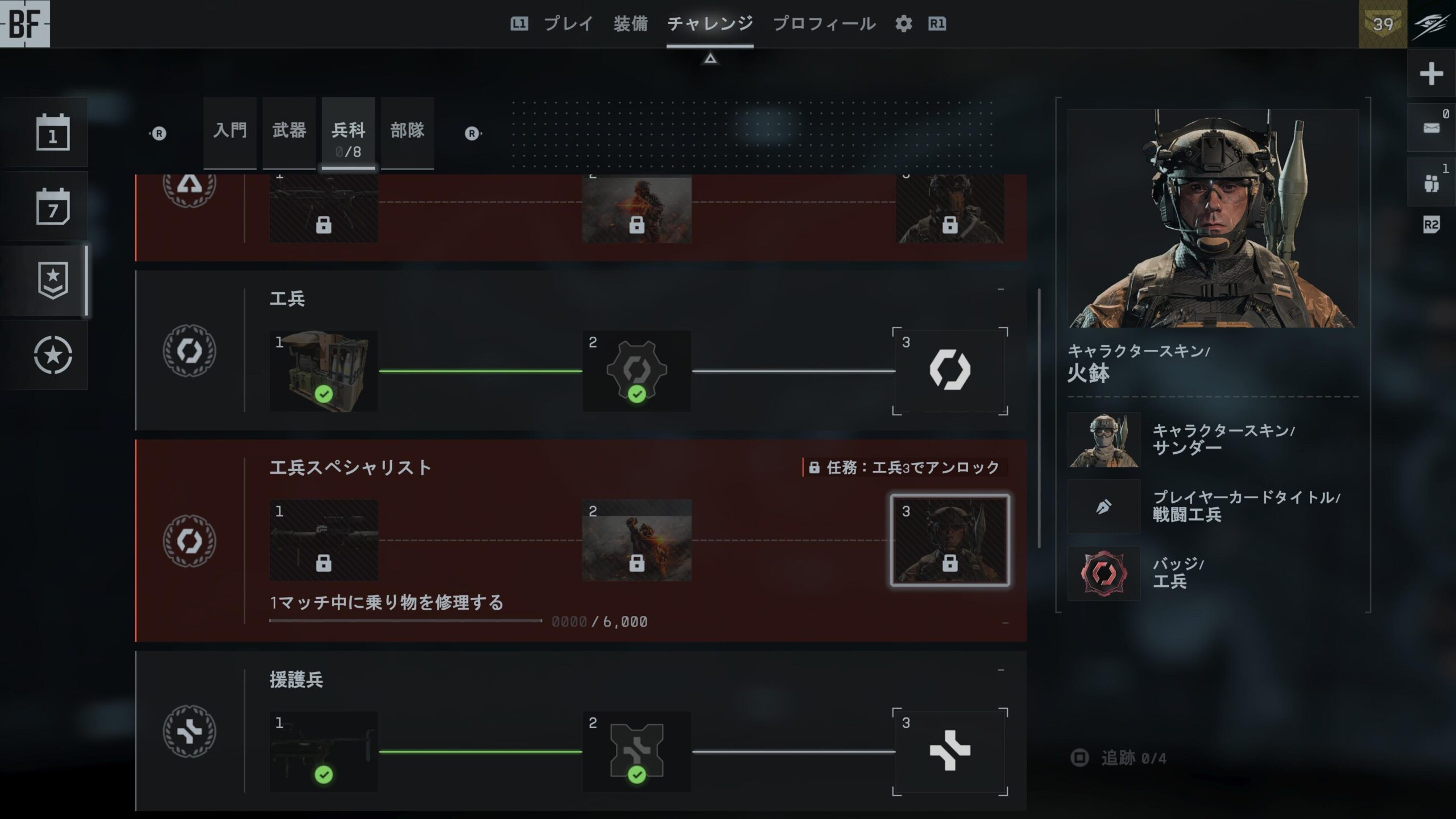Select locked 工兵スペシャリスト tier 3 character skin
The width and height of the screenshot is (1456, 819).
coord(950,540)
